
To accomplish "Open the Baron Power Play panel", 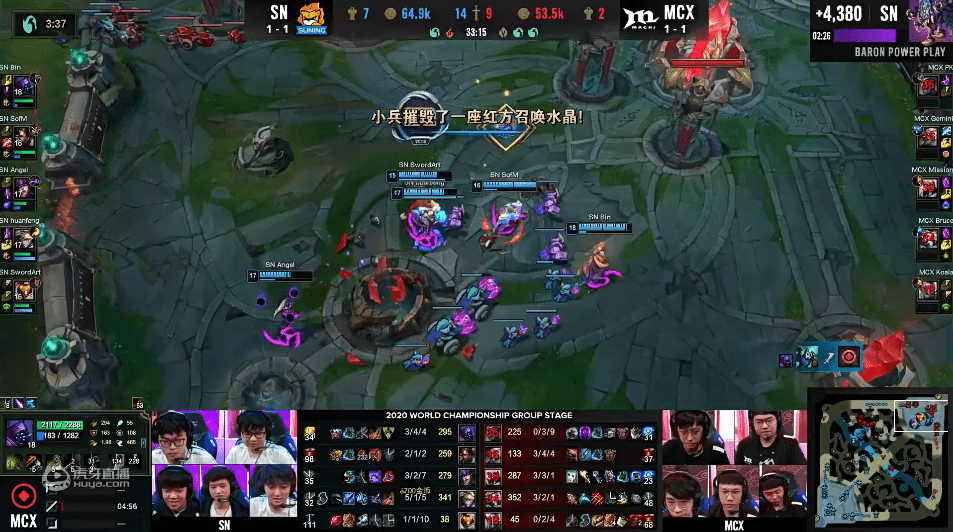I will [880, 30].
